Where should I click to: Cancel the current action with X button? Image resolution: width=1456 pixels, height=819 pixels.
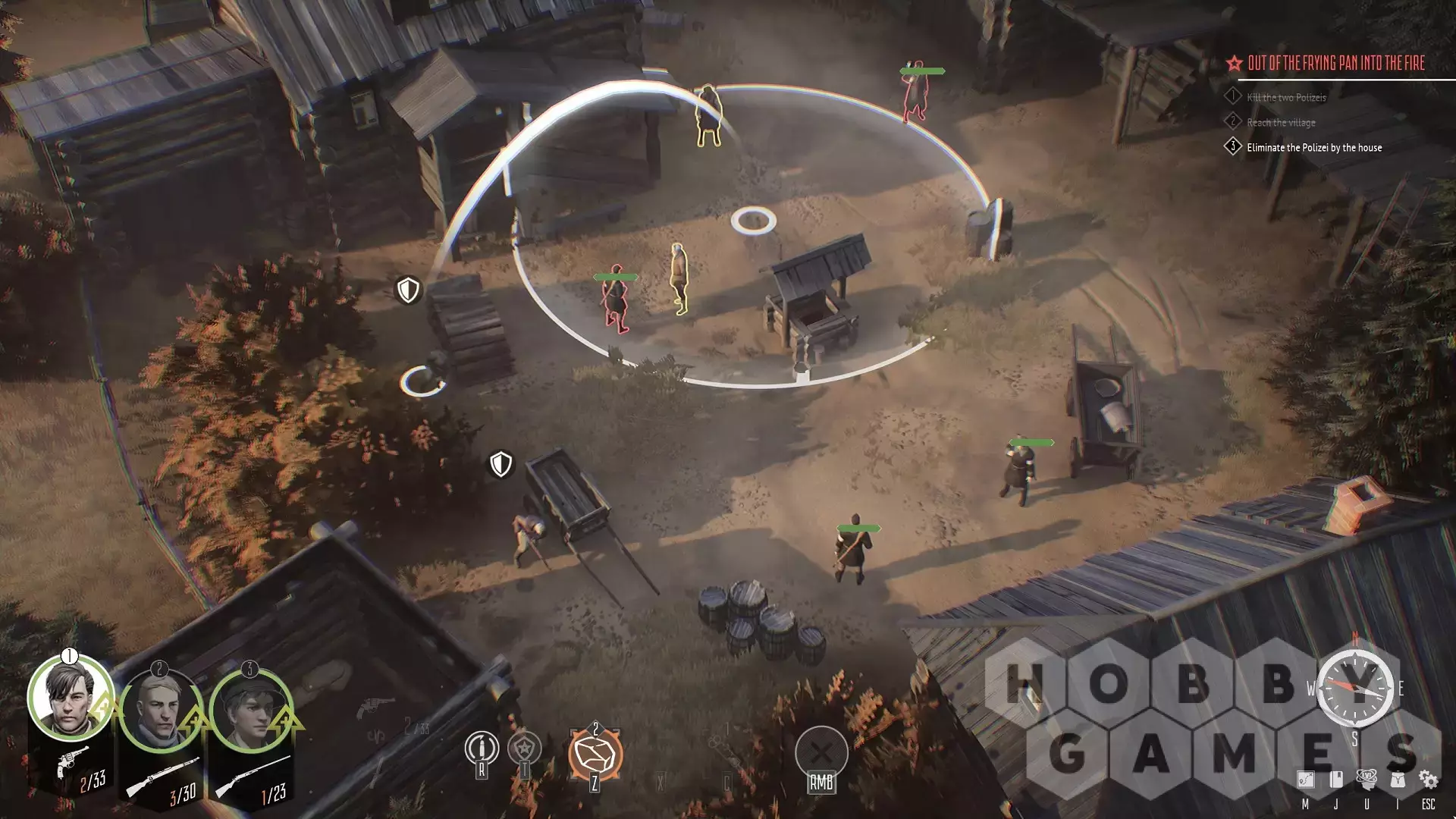(821, 753)
